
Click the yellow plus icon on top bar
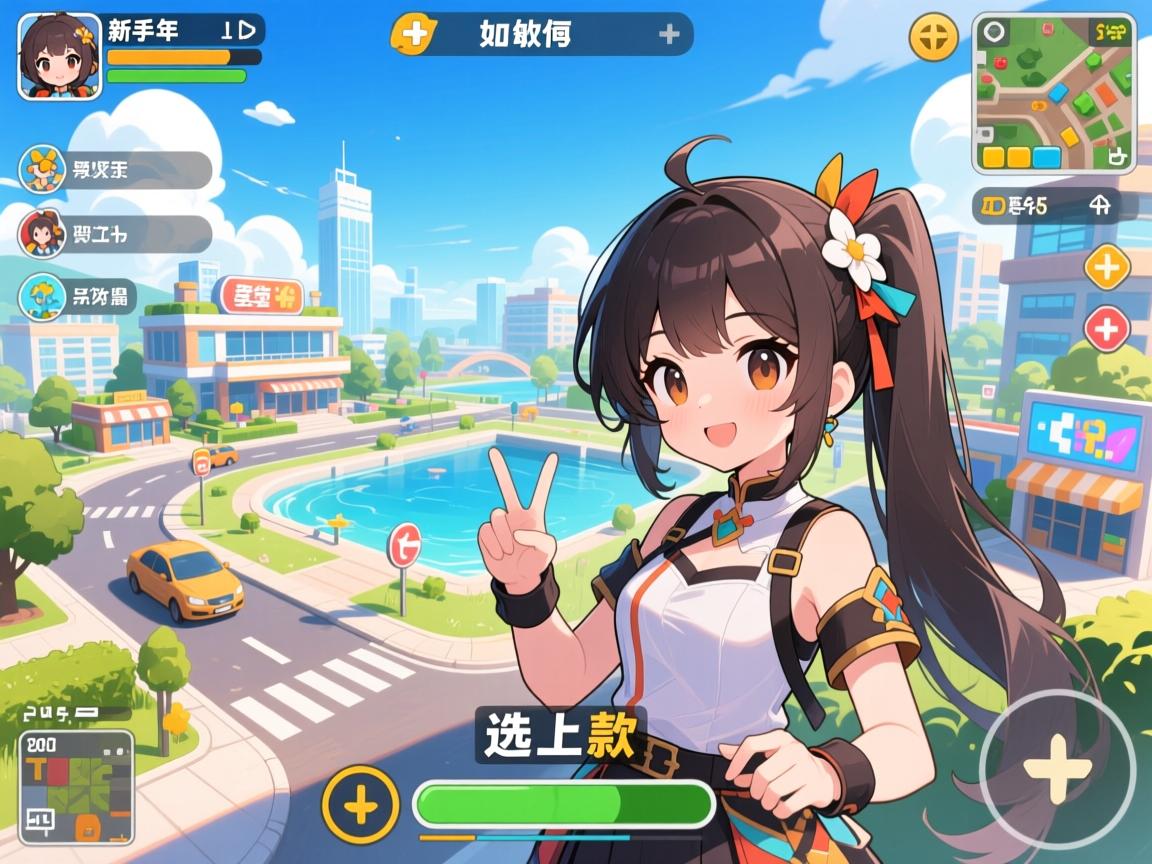pos(412,34)
